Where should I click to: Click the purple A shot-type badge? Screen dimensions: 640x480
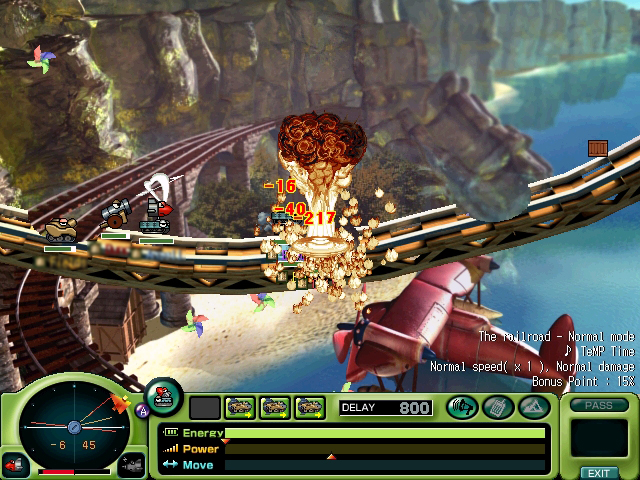142,410
